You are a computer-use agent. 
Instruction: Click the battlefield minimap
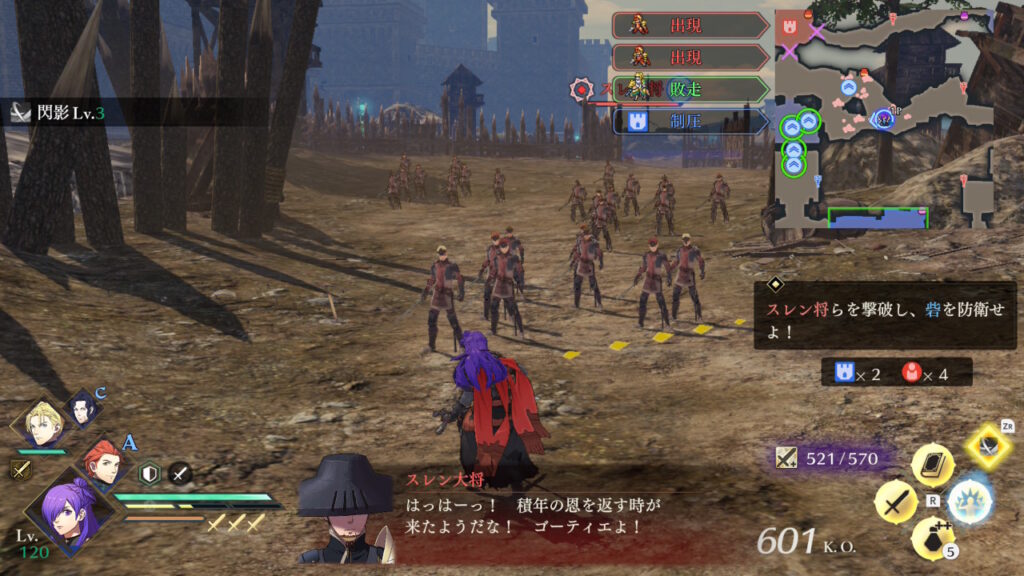coord(883,119)
